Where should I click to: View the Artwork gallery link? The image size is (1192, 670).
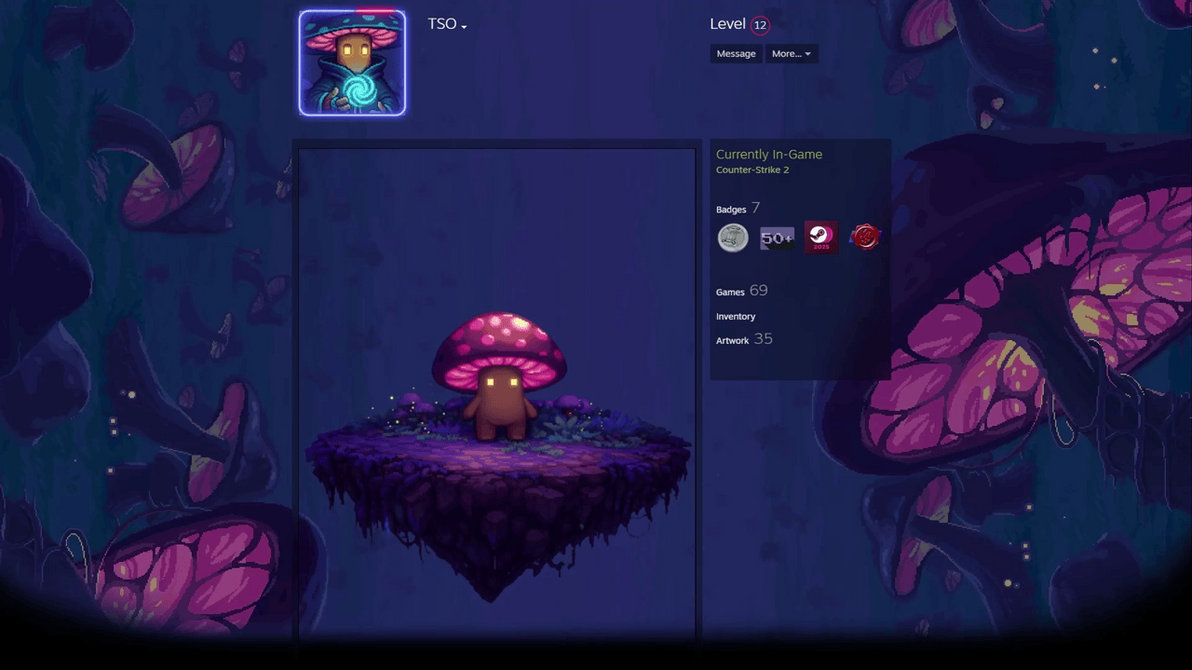(733, 341)
